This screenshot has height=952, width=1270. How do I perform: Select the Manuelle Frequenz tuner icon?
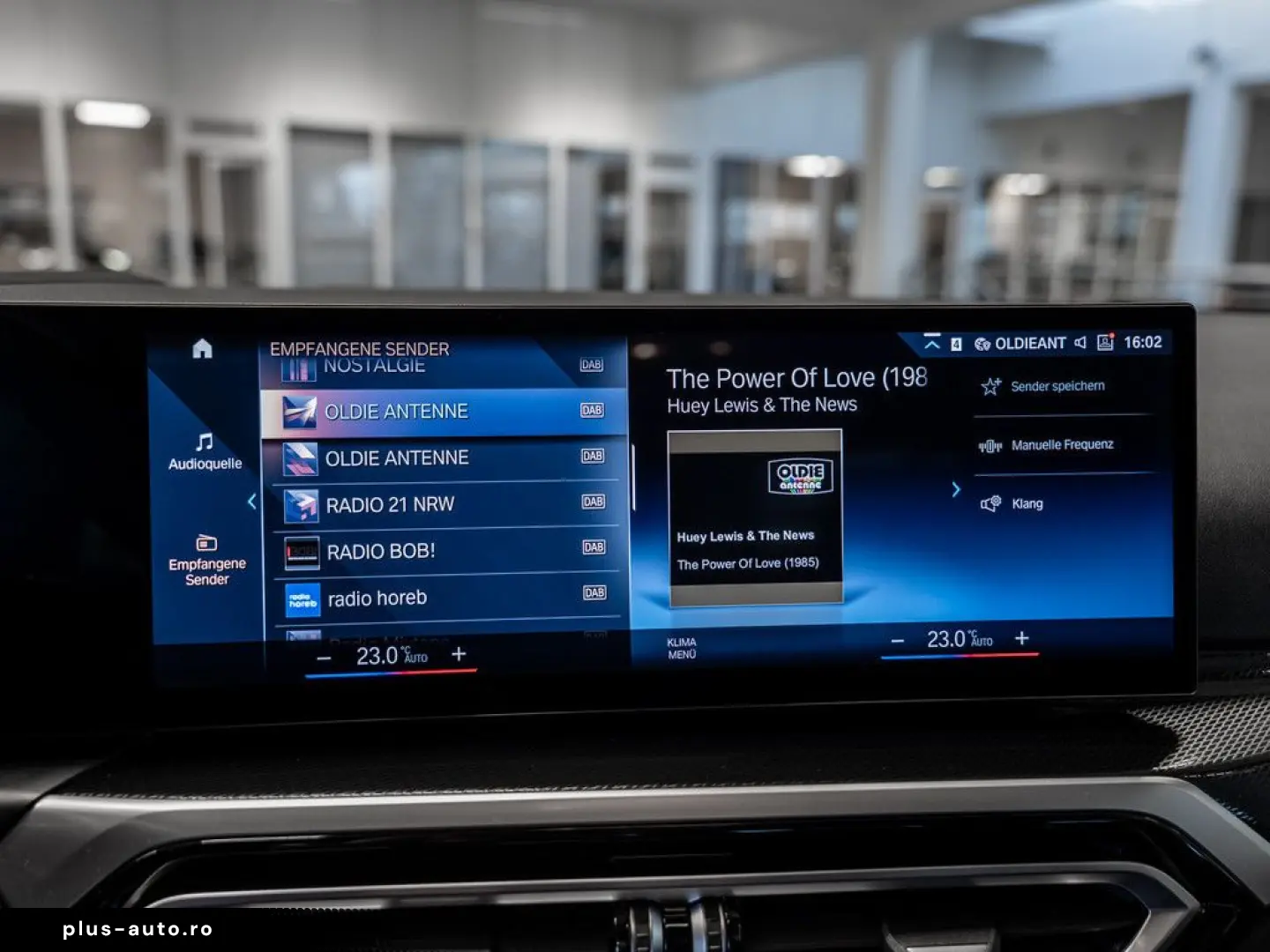tap(991, 444)
